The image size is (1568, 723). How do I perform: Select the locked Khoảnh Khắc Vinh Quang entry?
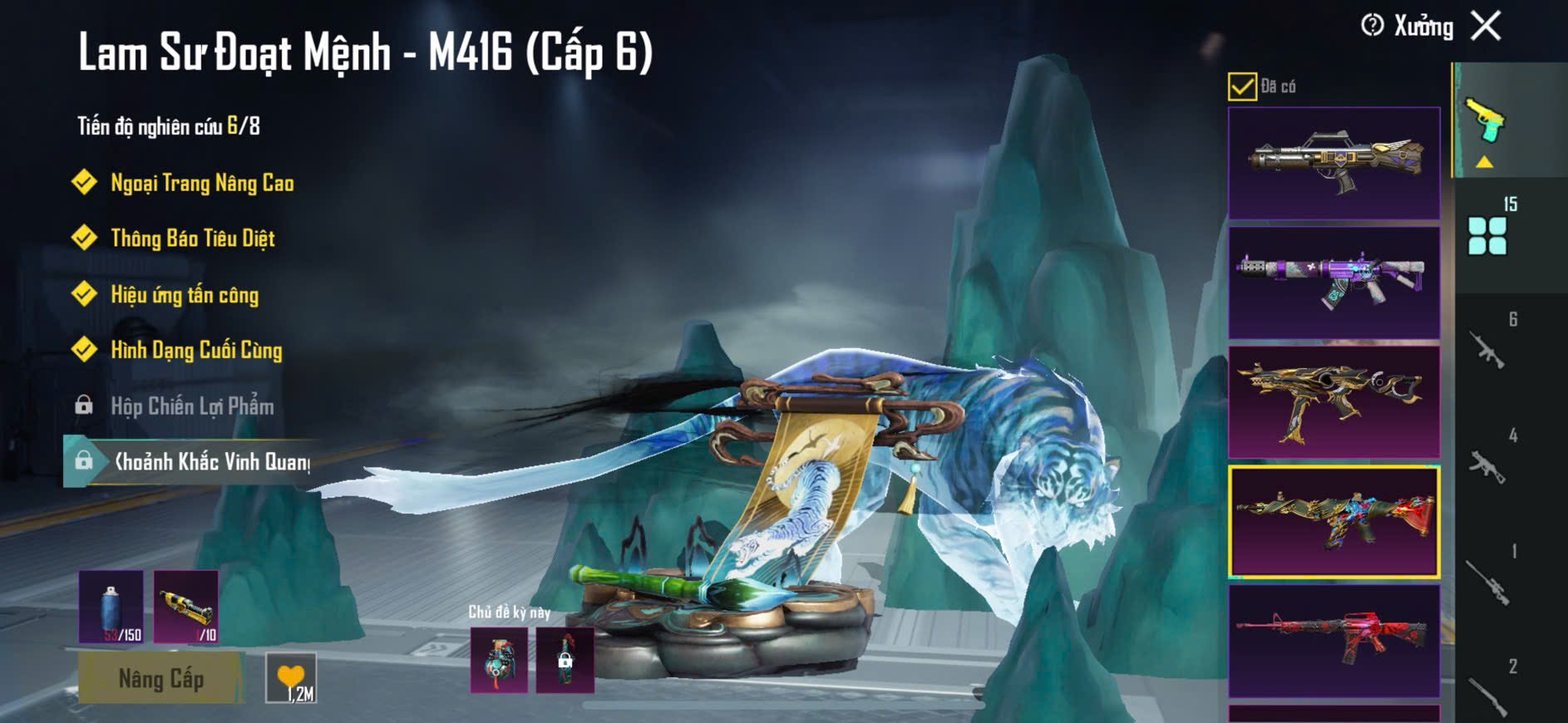coord(211,462)
